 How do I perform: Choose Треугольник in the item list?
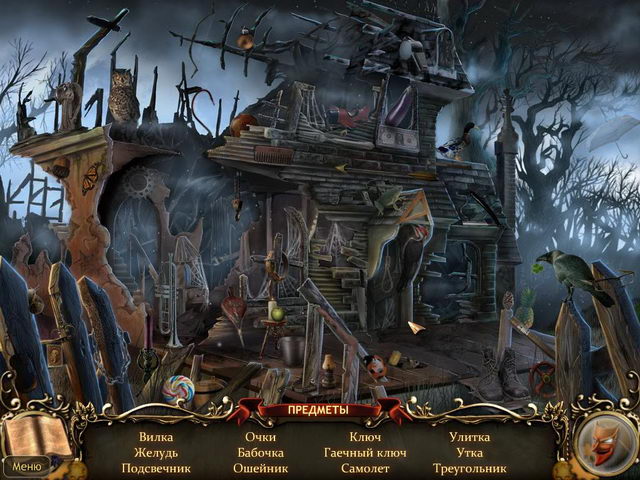pos(469,468)
